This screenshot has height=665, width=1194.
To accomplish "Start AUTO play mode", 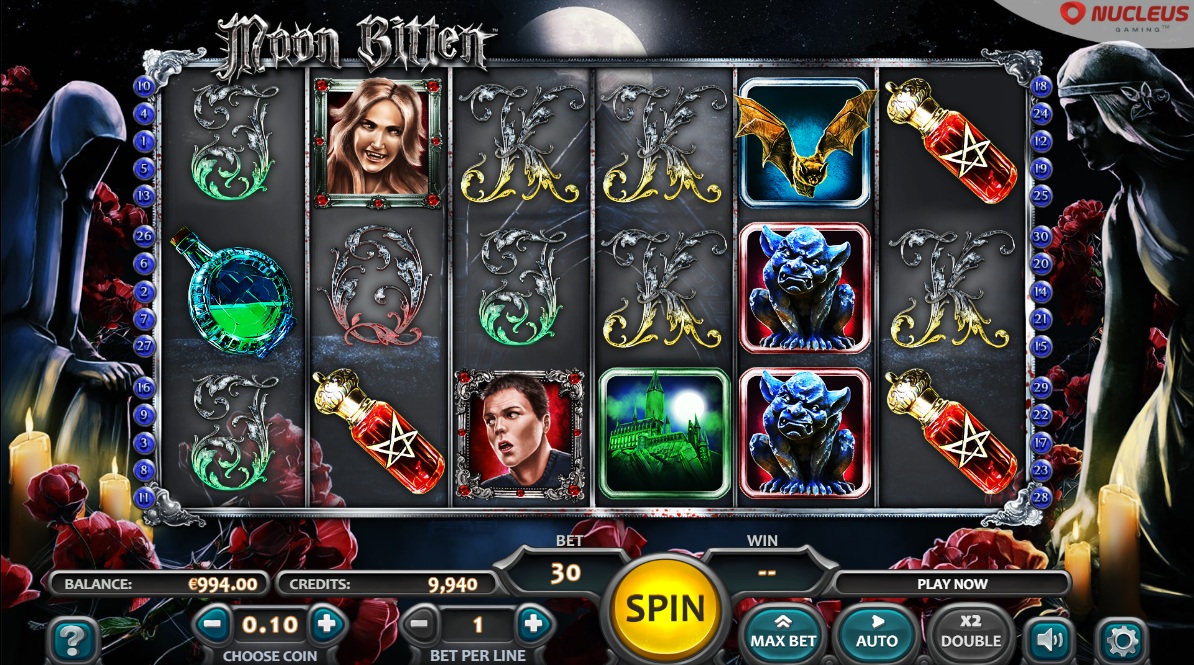I will tap(876, 631).
